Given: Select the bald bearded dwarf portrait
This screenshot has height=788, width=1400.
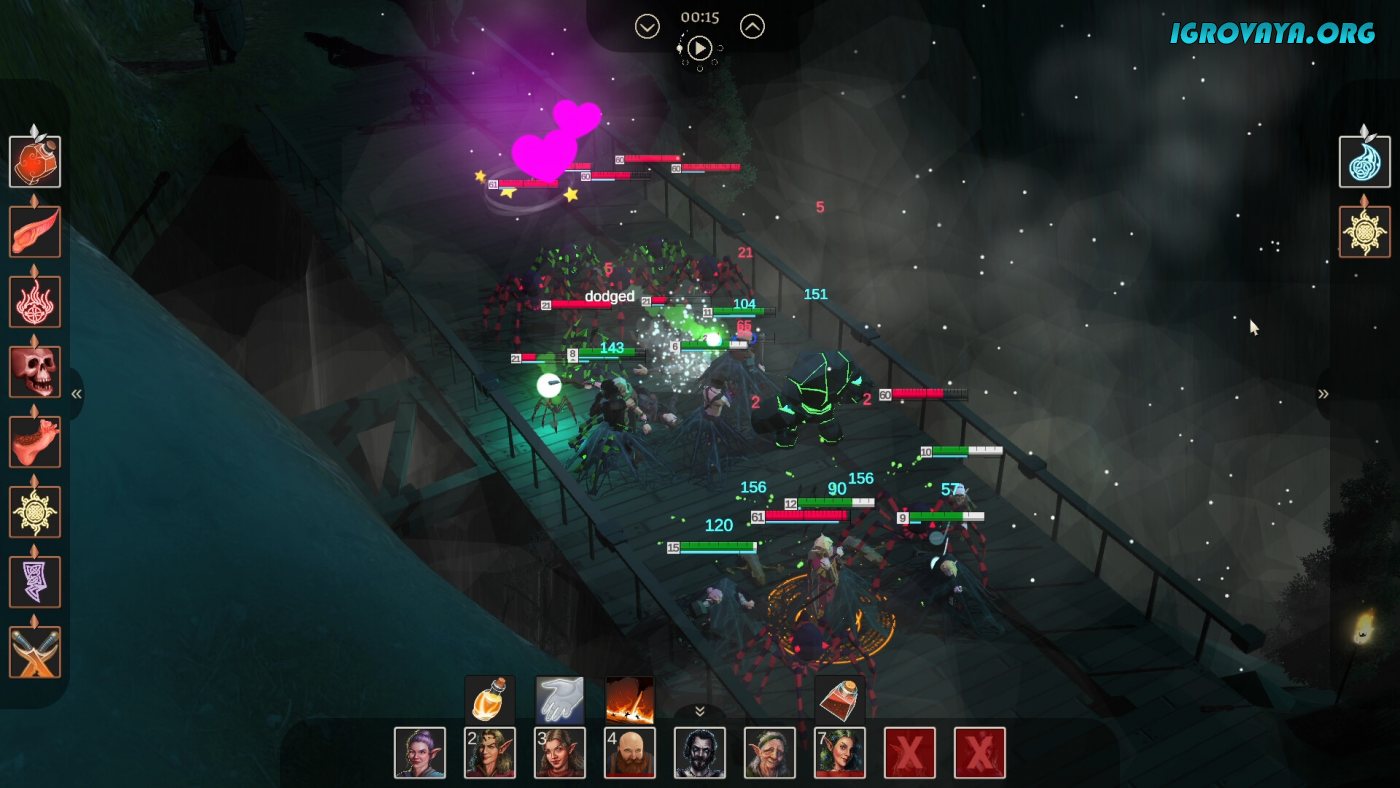Looking at the screenshot, I should click(630, 753).
